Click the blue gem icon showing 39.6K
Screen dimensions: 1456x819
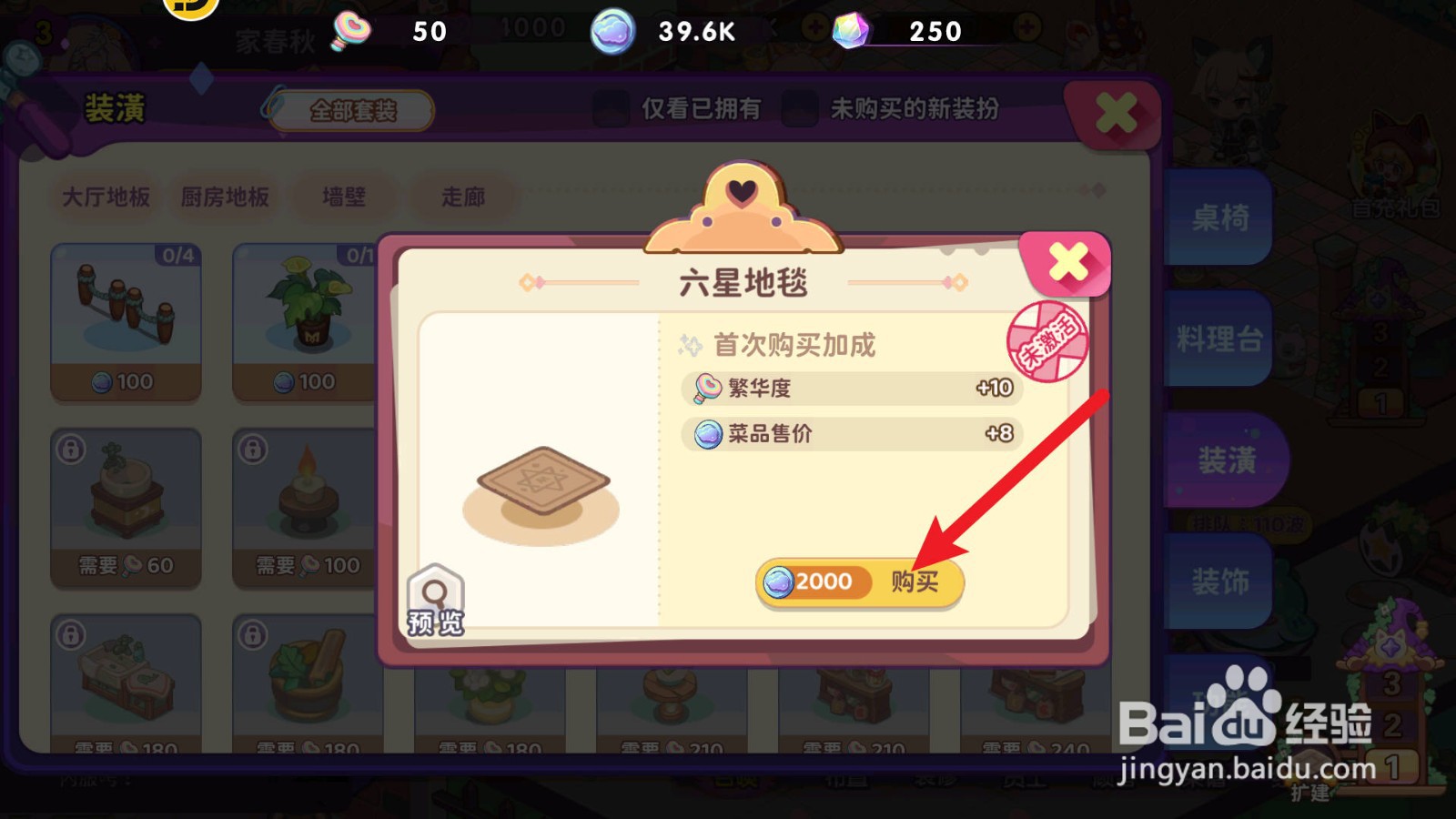tap(612, 31)
